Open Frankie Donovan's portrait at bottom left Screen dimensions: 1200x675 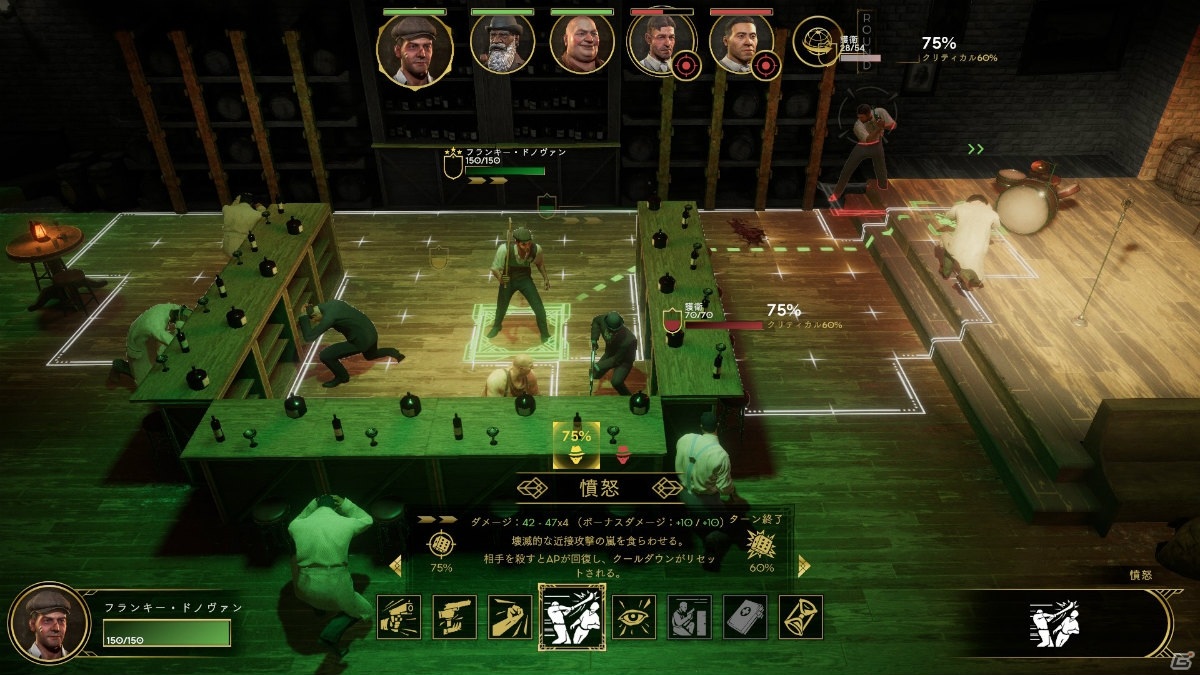48,623
